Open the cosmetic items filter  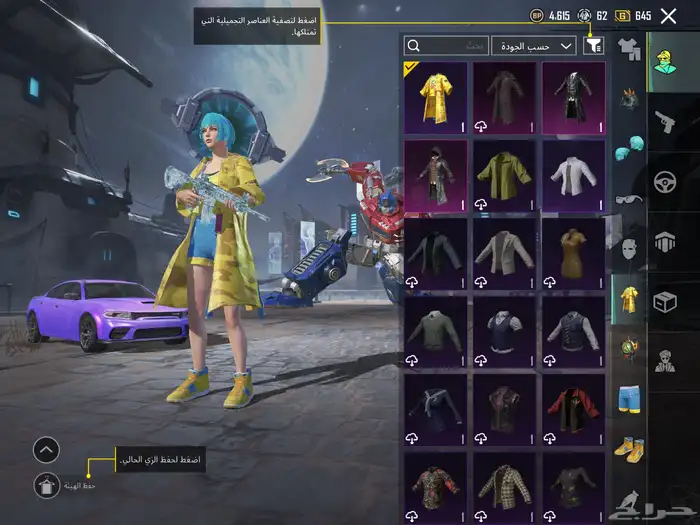(595, 45)
